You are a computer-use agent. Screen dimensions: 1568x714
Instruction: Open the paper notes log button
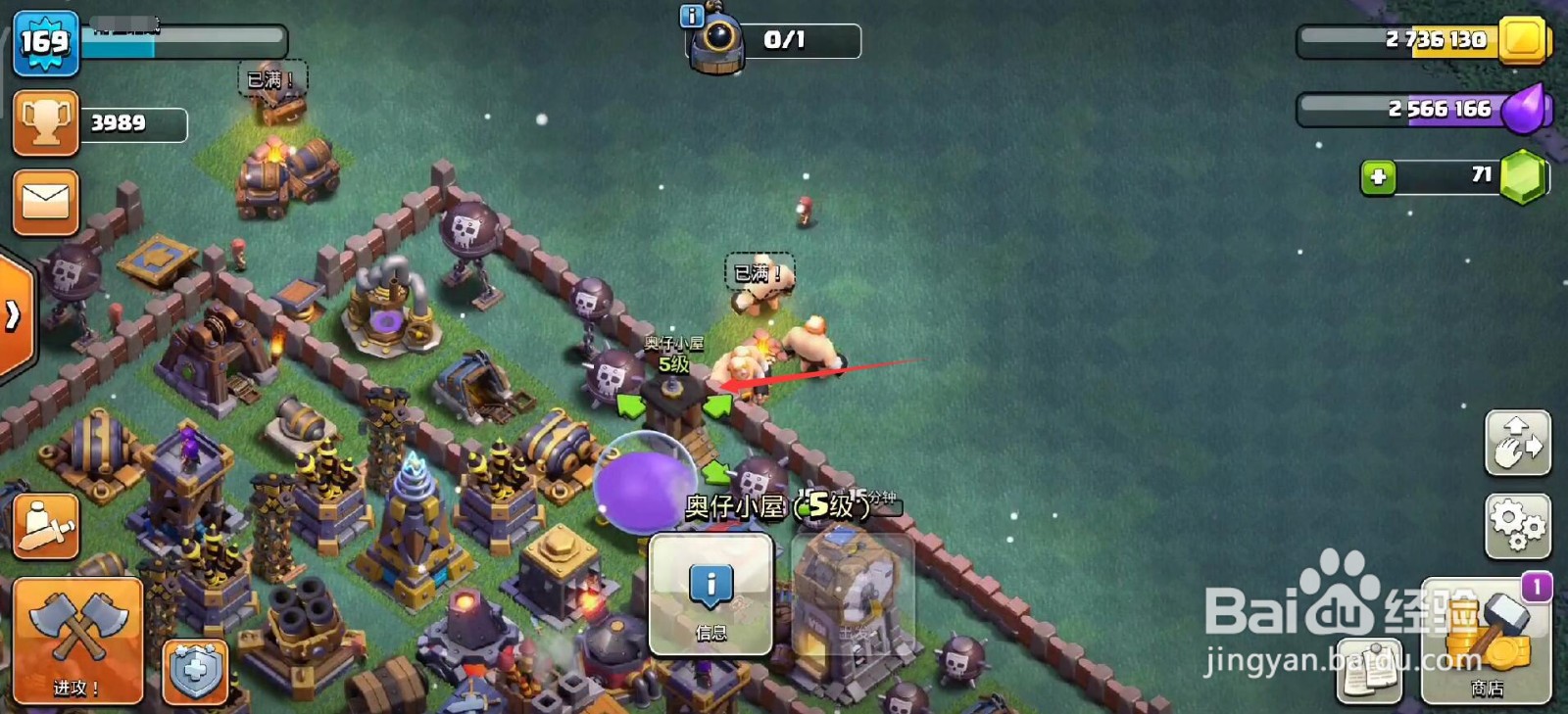1370,671
